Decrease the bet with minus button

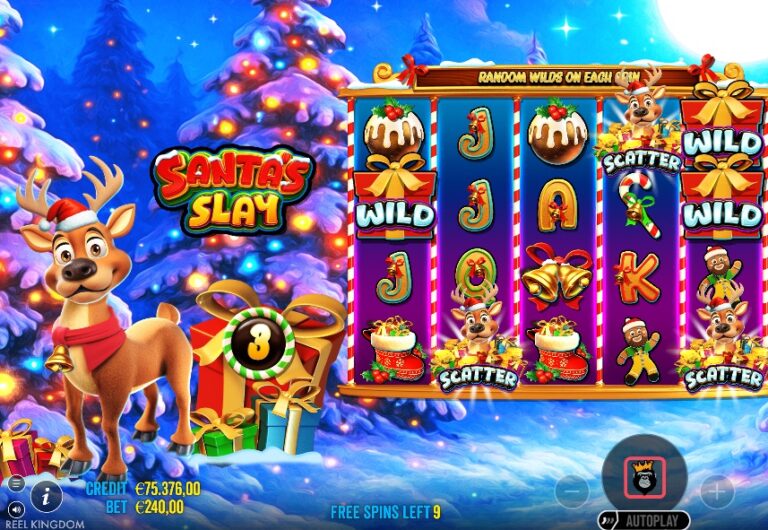pos(572,491)
